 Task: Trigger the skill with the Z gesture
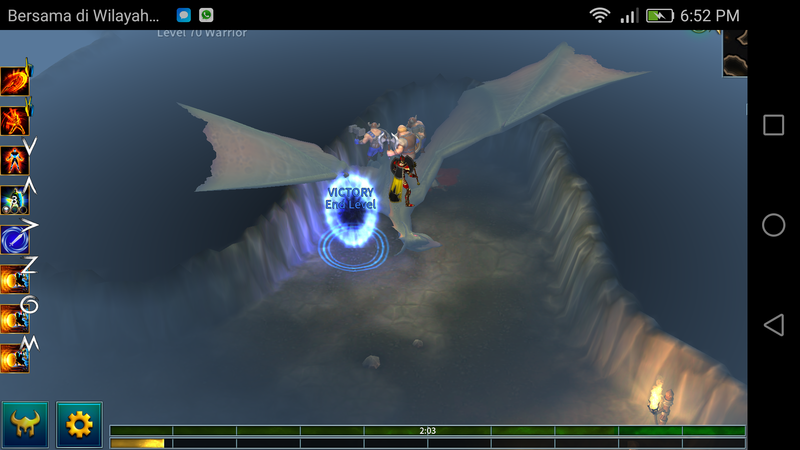(x=15, y=279)
